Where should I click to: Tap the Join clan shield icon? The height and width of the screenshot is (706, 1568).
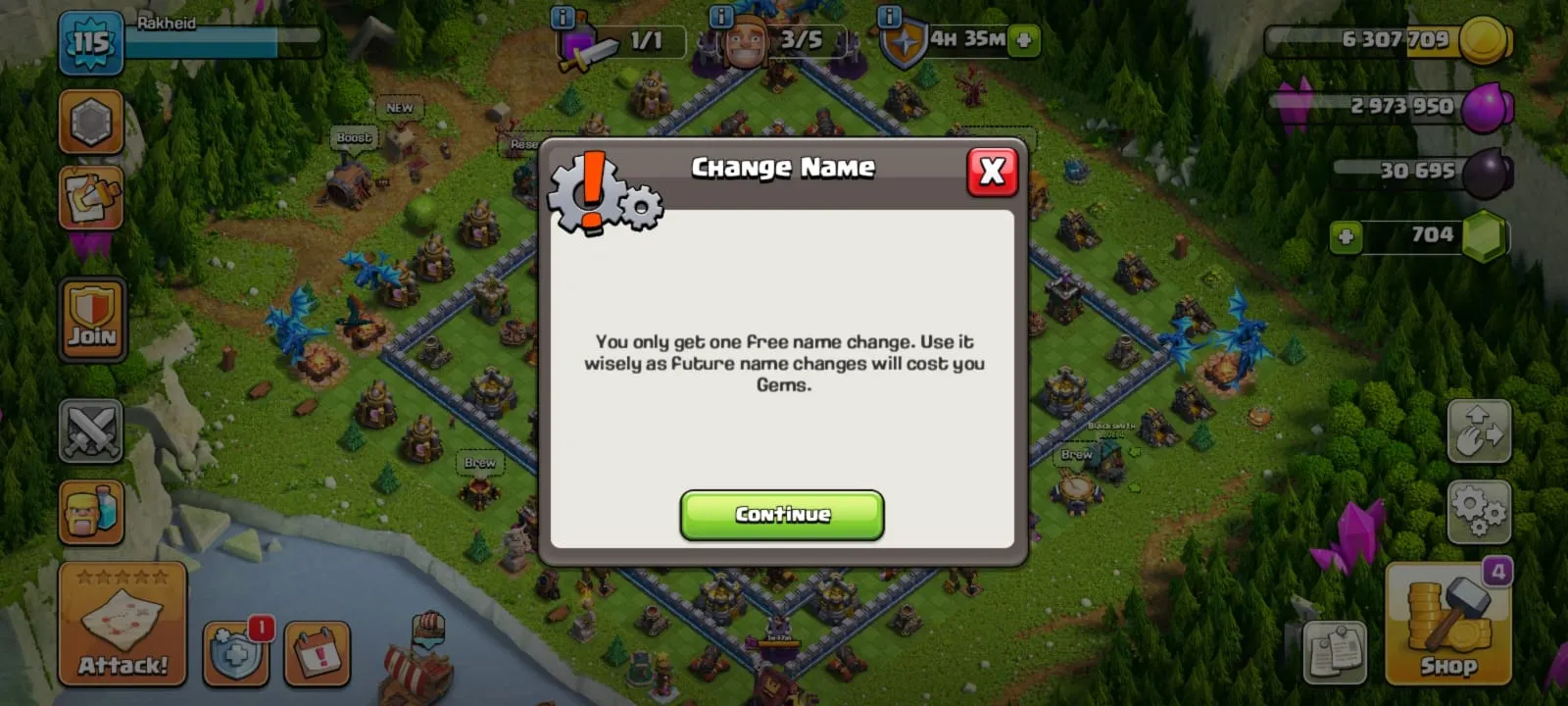click(x=91, y=318)
